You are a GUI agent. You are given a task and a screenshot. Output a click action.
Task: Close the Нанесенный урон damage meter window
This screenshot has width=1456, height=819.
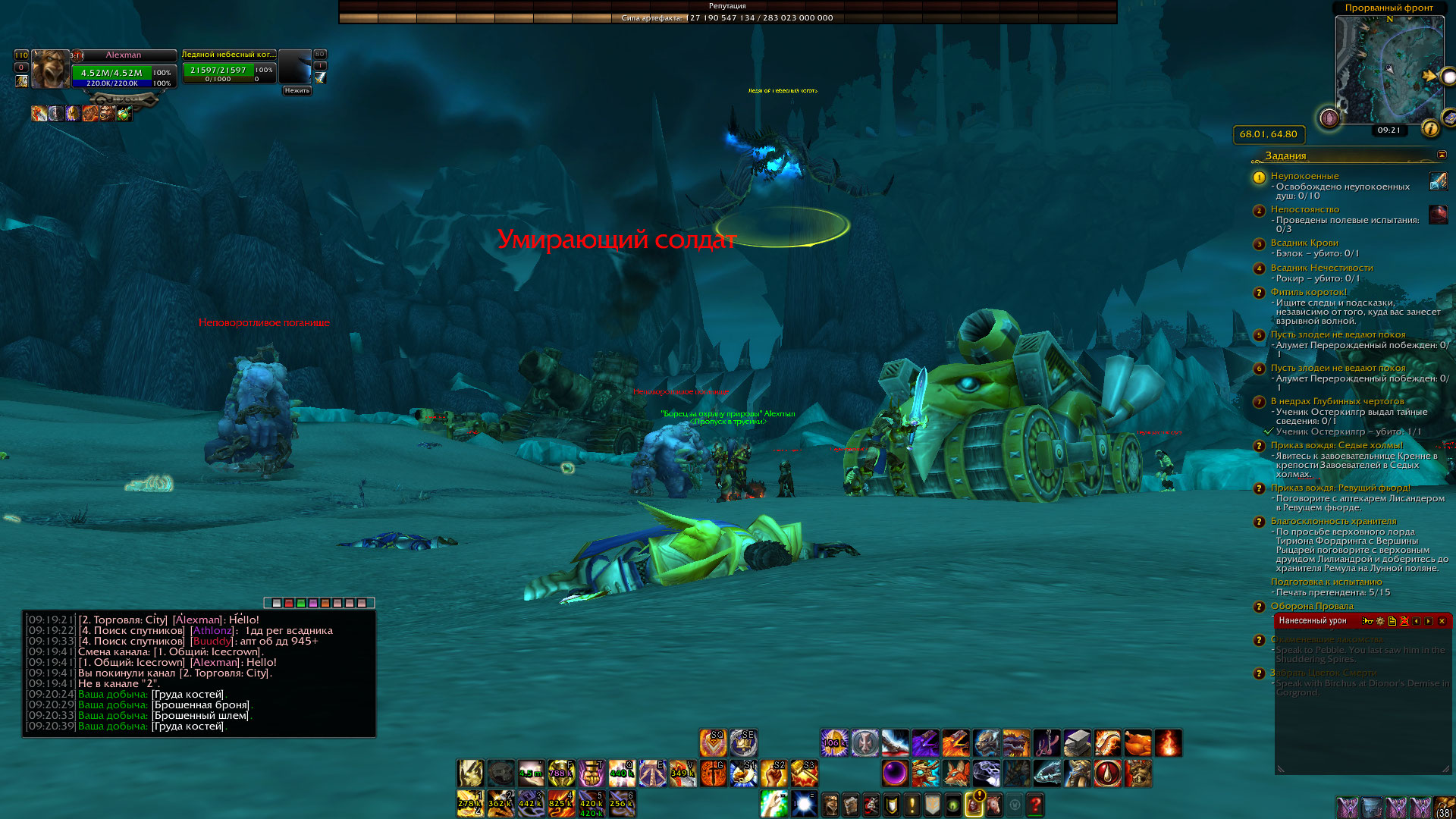click(1442, 621)
